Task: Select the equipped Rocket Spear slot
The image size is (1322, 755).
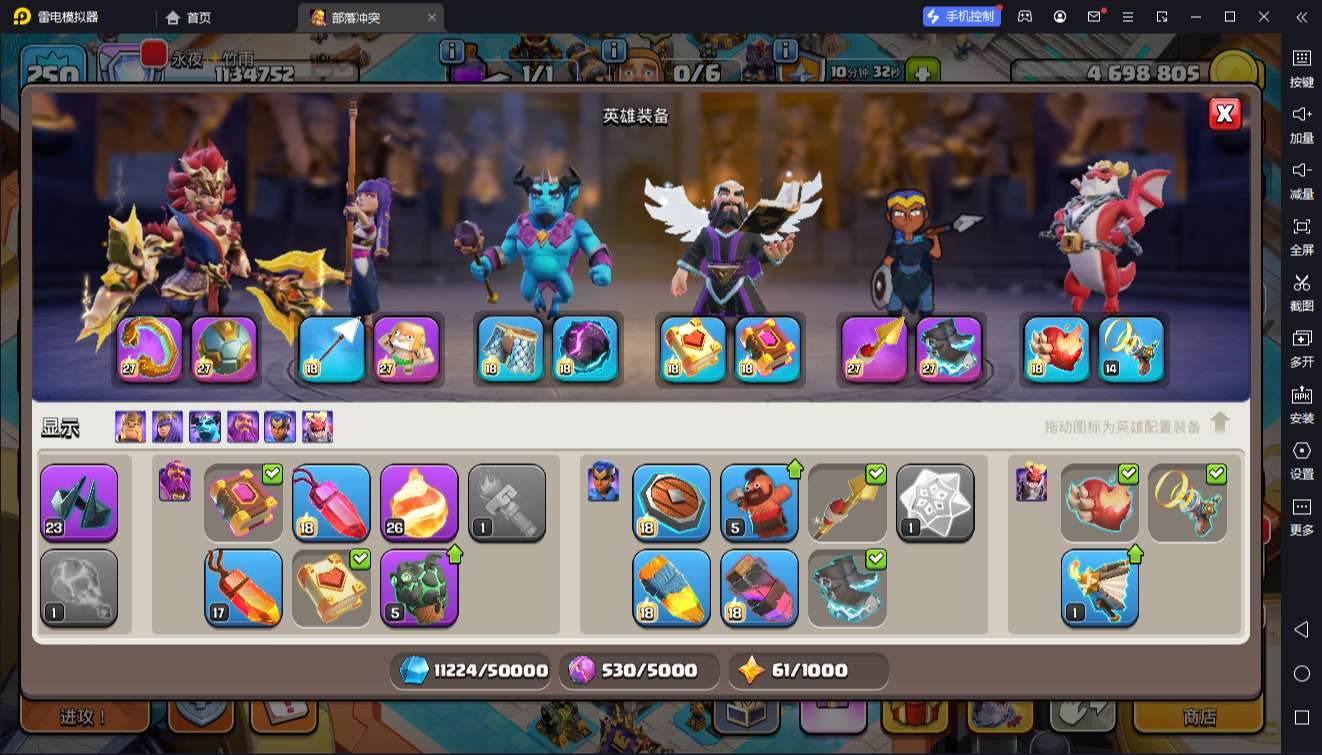Action: click(874, 349)
